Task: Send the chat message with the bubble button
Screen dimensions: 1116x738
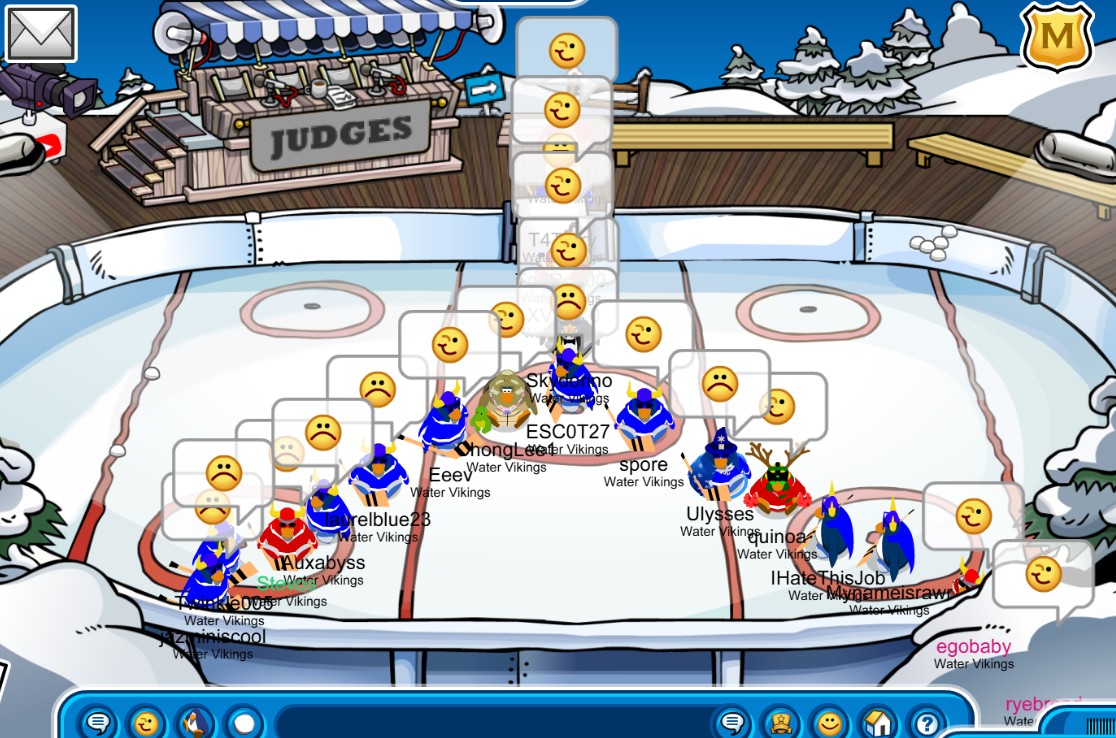Action: [733, 722]
